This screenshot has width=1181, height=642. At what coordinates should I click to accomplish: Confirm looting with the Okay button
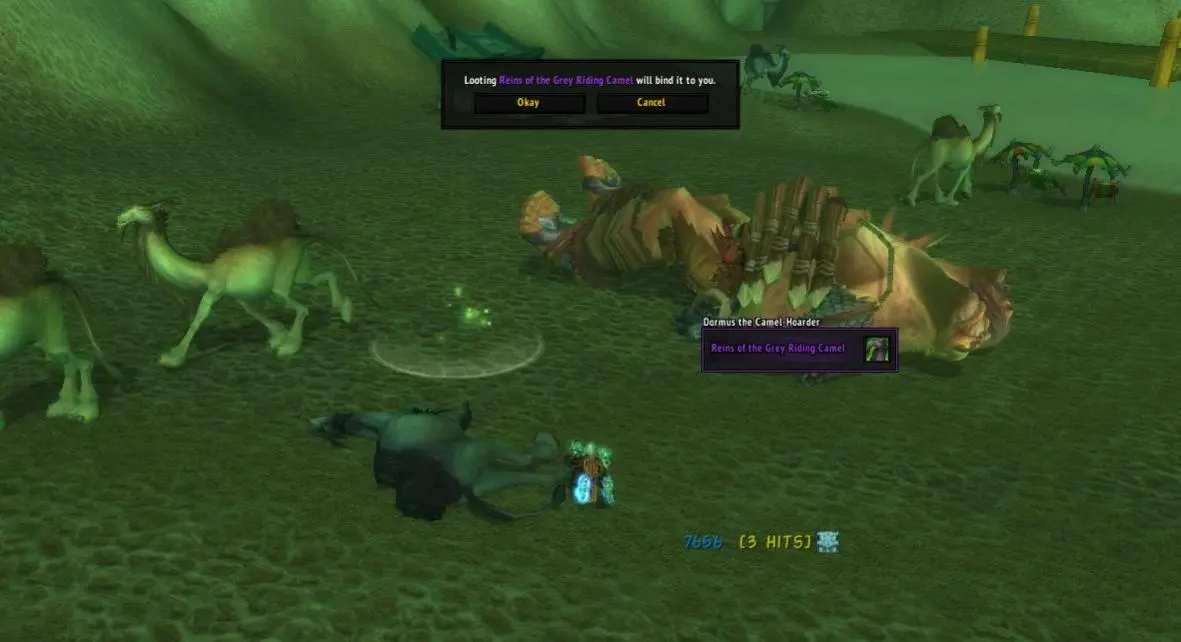coord(528,103)
